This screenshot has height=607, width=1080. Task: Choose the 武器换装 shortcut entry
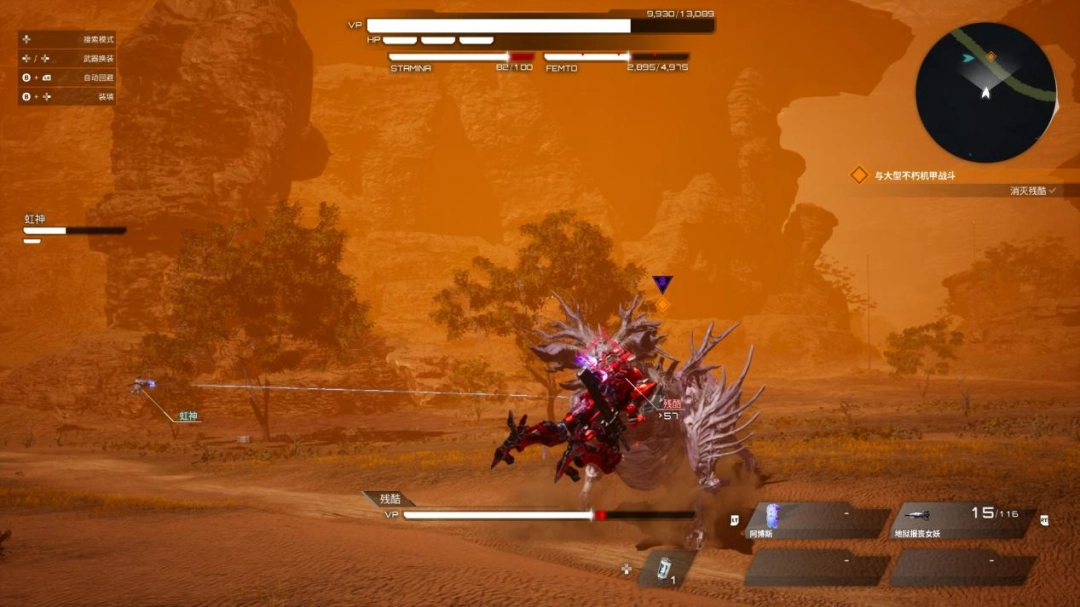(x=68, y=58)
